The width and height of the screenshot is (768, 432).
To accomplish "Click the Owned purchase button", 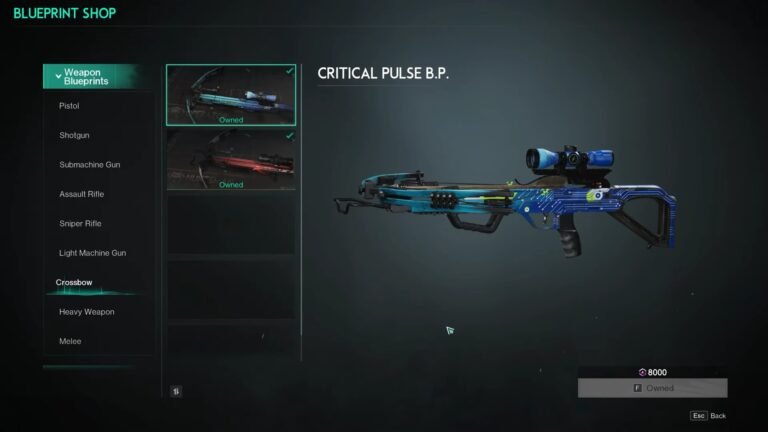I will point(652,388).
